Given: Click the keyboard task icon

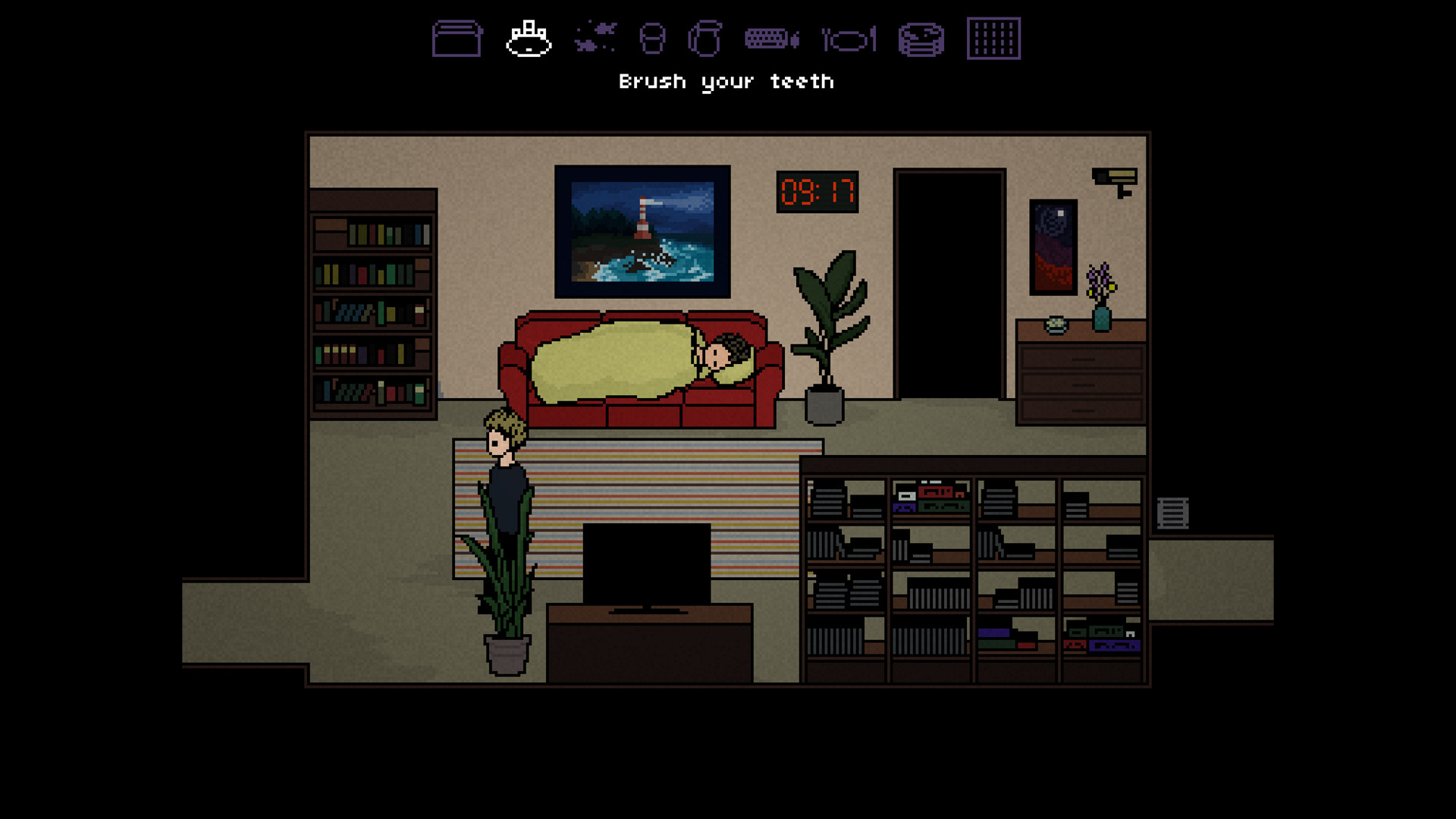Looking at the screenshot, I should click(x=768, y=38).
